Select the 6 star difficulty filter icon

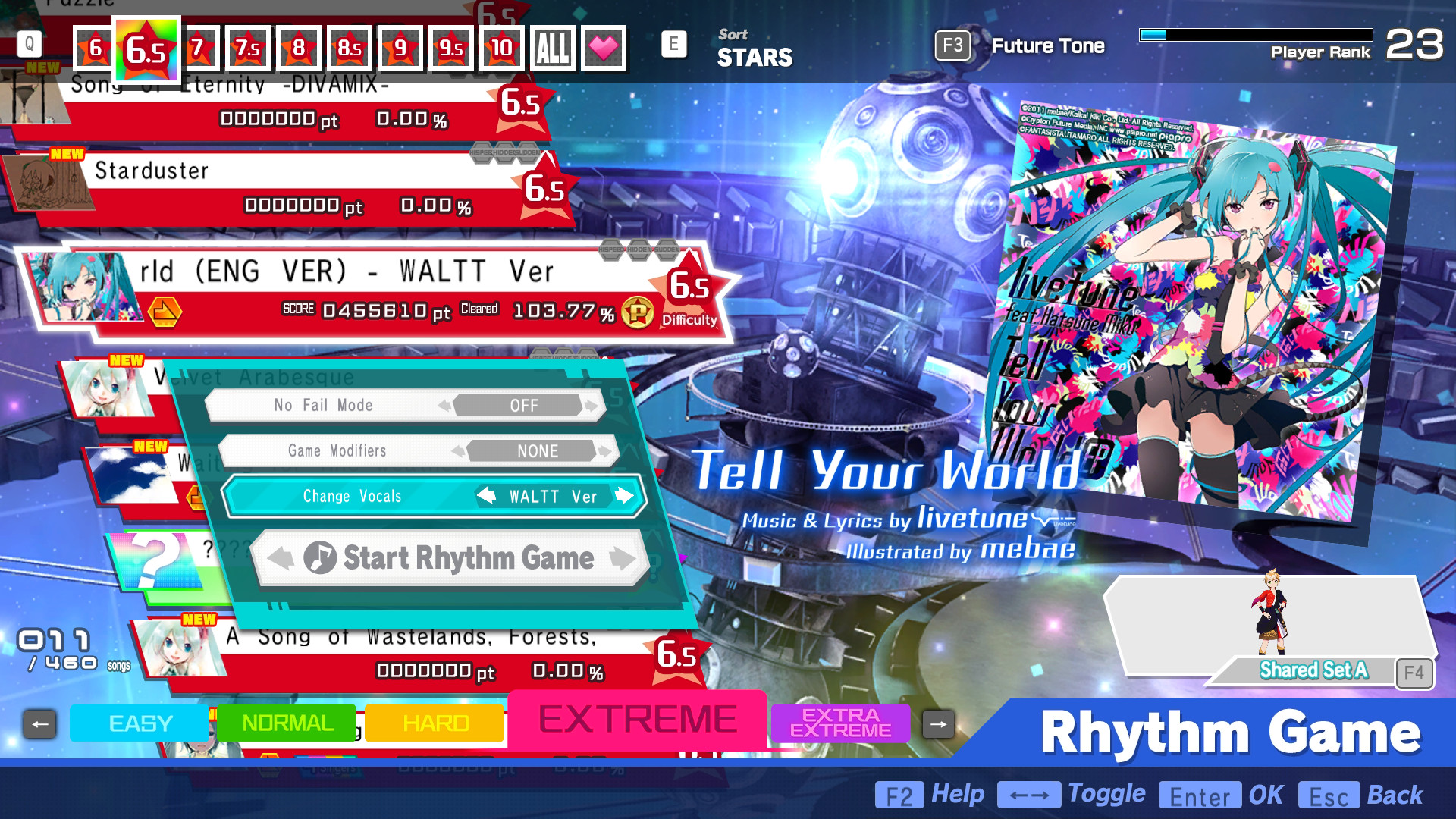(x=93, y=47)
